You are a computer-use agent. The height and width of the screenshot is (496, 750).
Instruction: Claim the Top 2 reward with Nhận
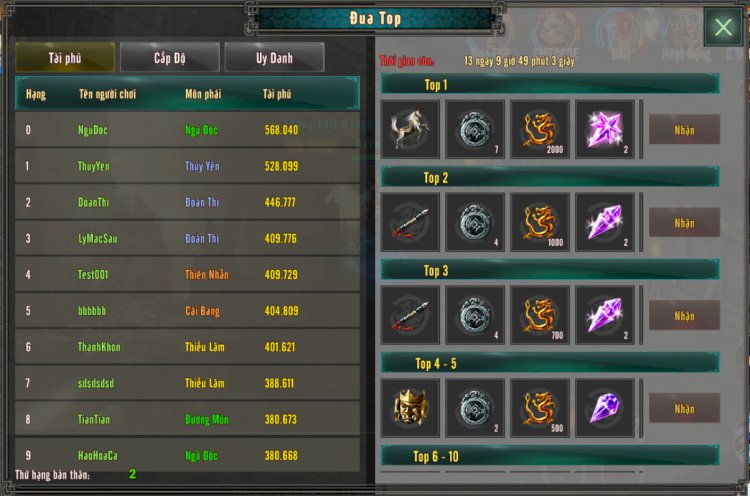(684, 222)
